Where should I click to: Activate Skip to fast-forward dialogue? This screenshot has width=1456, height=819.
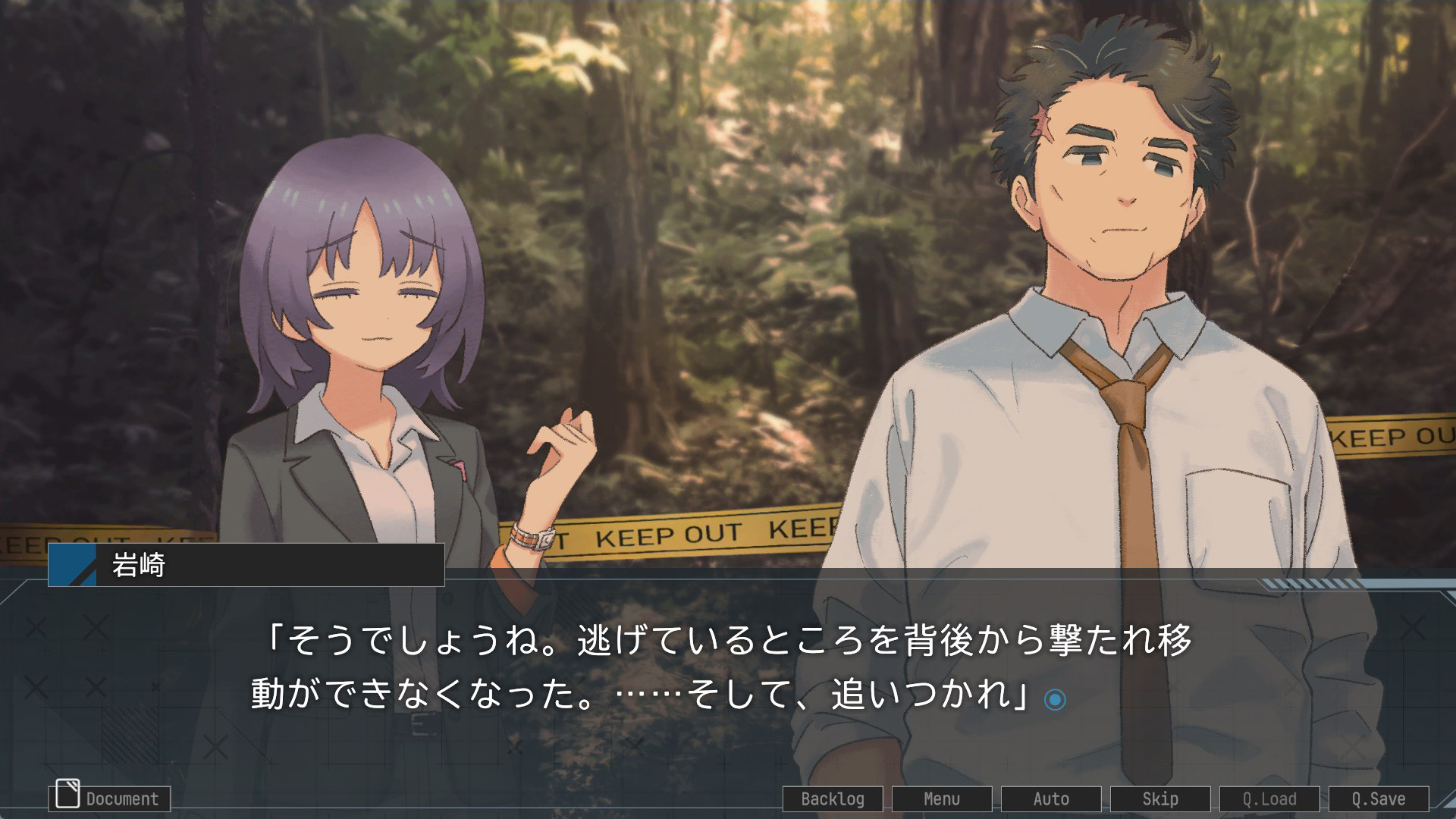tap(1160, 799)
